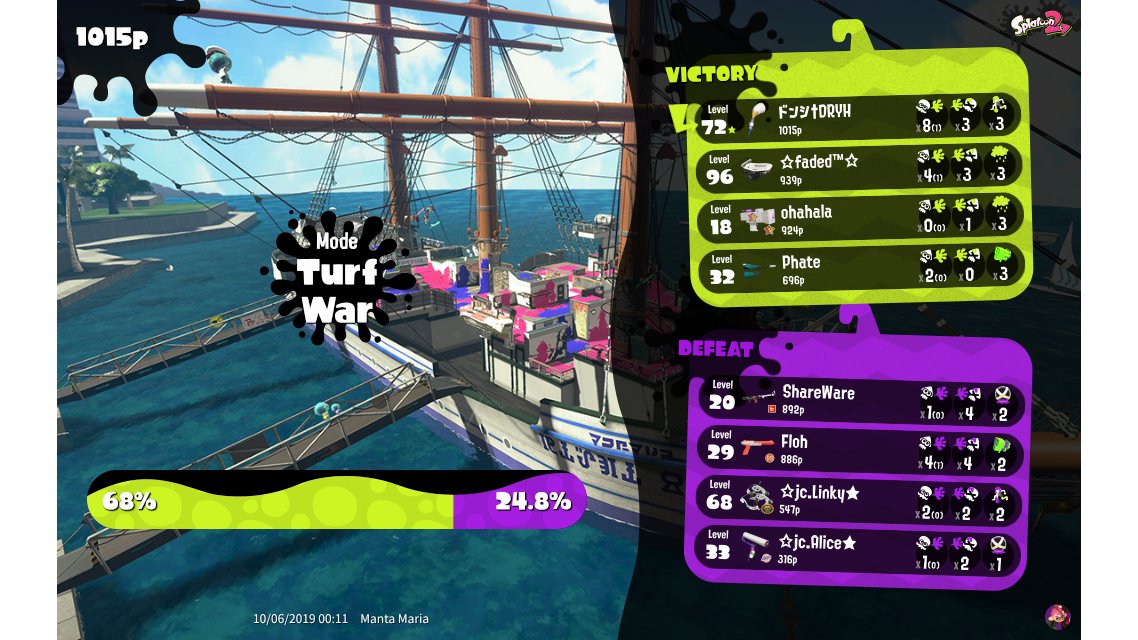
Task: Open the faded player row
Action: pos(857,166)
